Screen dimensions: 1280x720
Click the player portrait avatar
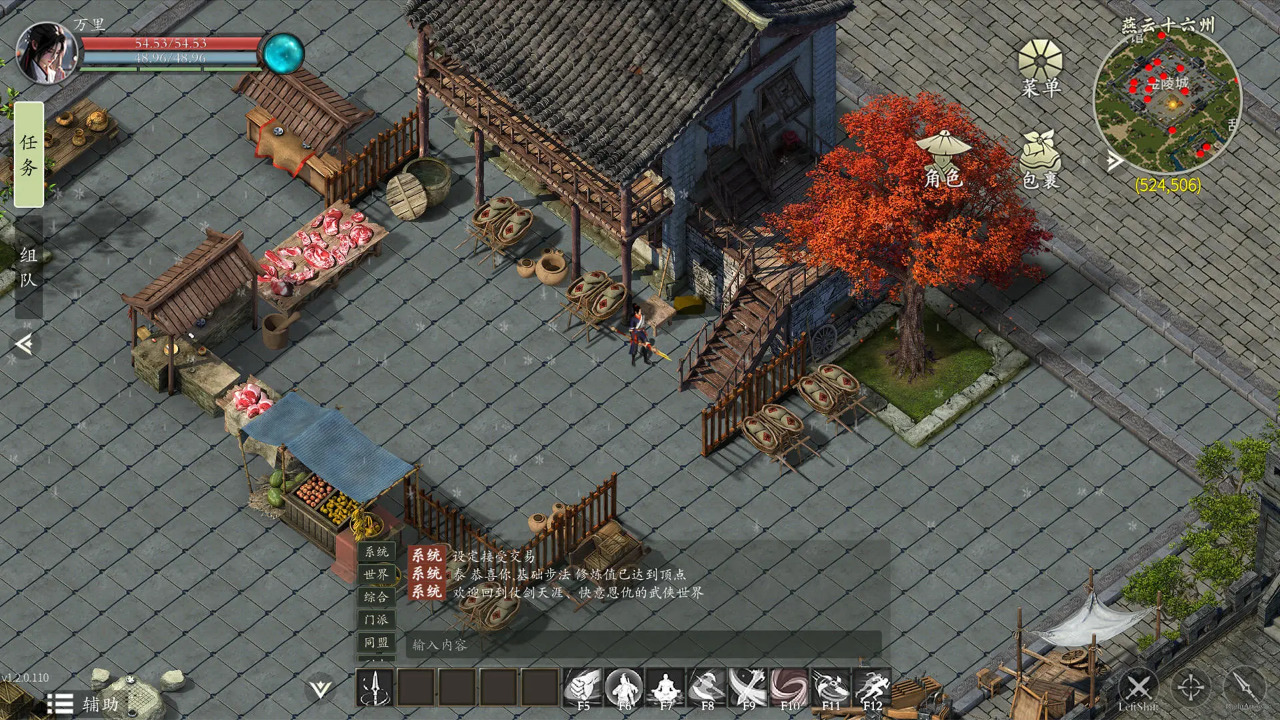pyautogui.click(x=47, y=53)
